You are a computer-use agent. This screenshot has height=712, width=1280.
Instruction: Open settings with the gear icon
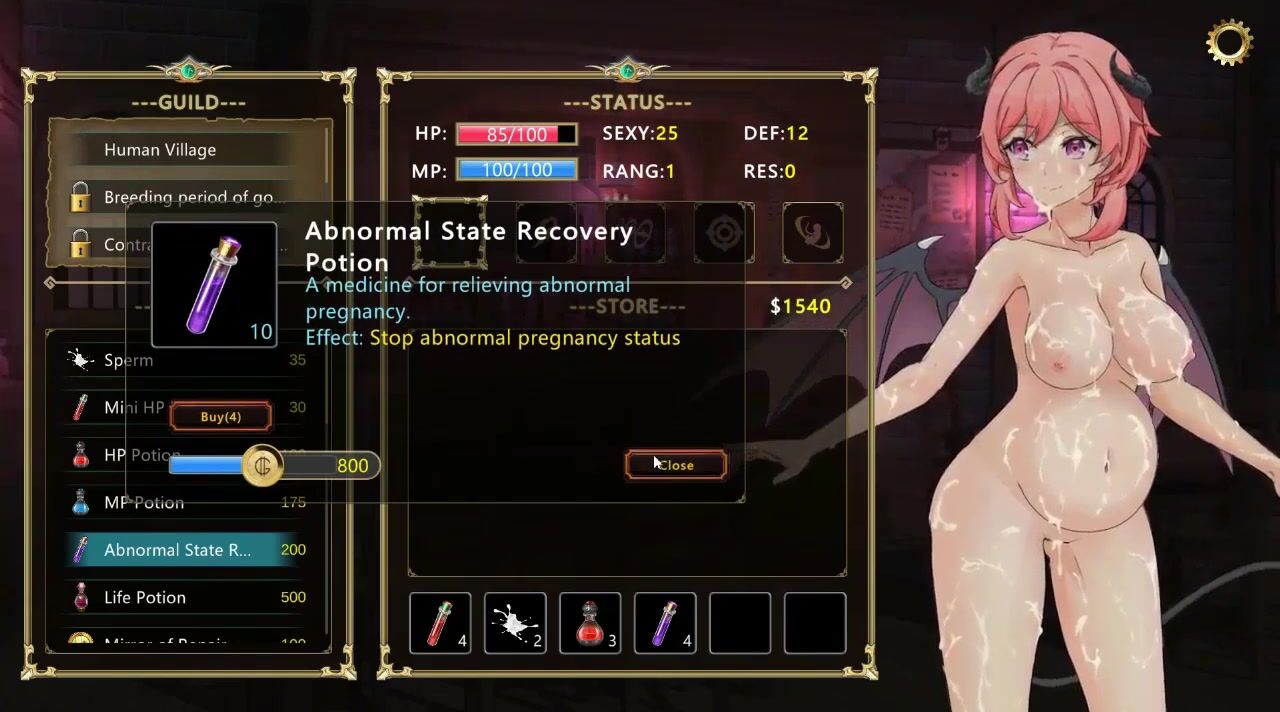1229,42
